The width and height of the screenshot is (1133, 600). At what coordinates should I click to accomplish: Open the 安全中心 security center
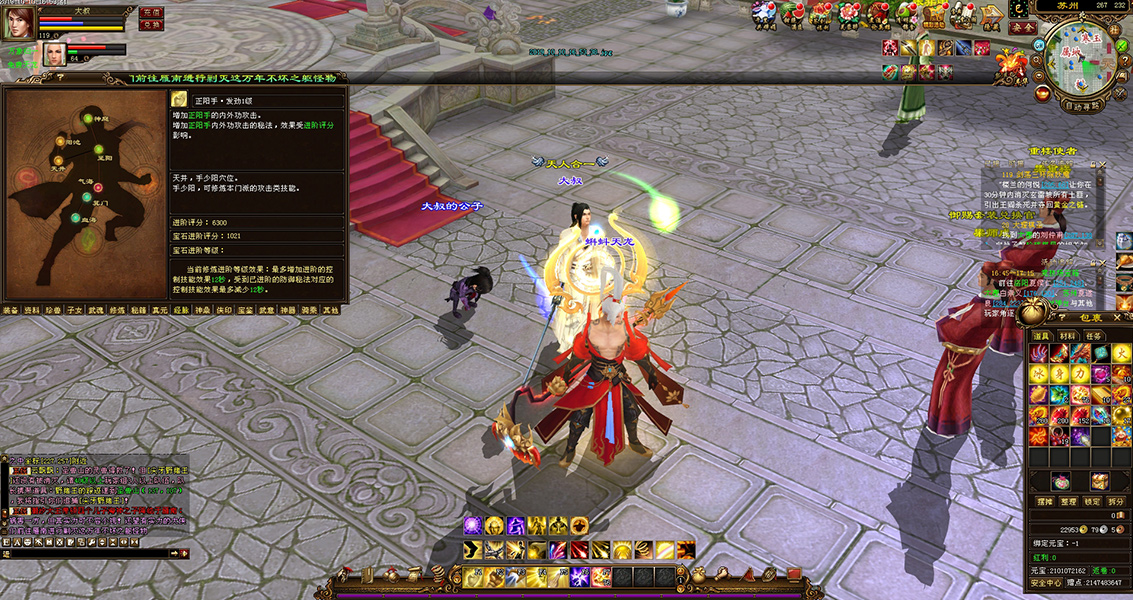point(1046,582)
